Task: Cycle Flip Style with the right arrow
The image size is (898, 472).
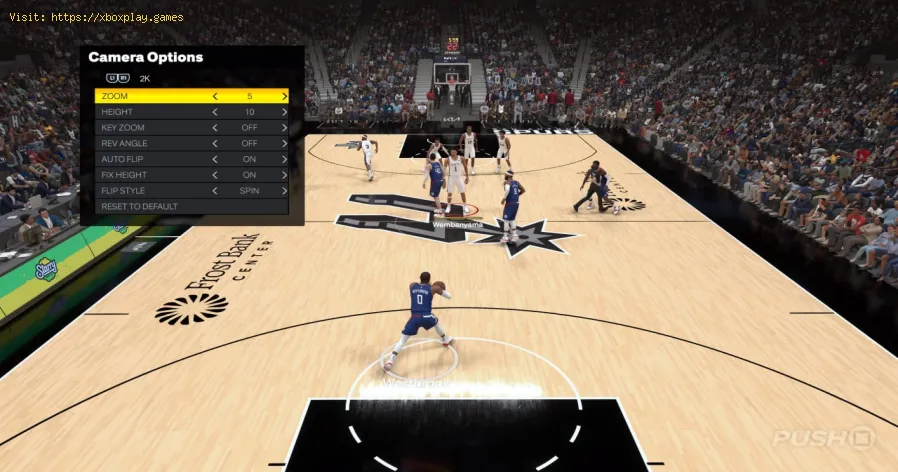Action: click(x=284, y=190)
